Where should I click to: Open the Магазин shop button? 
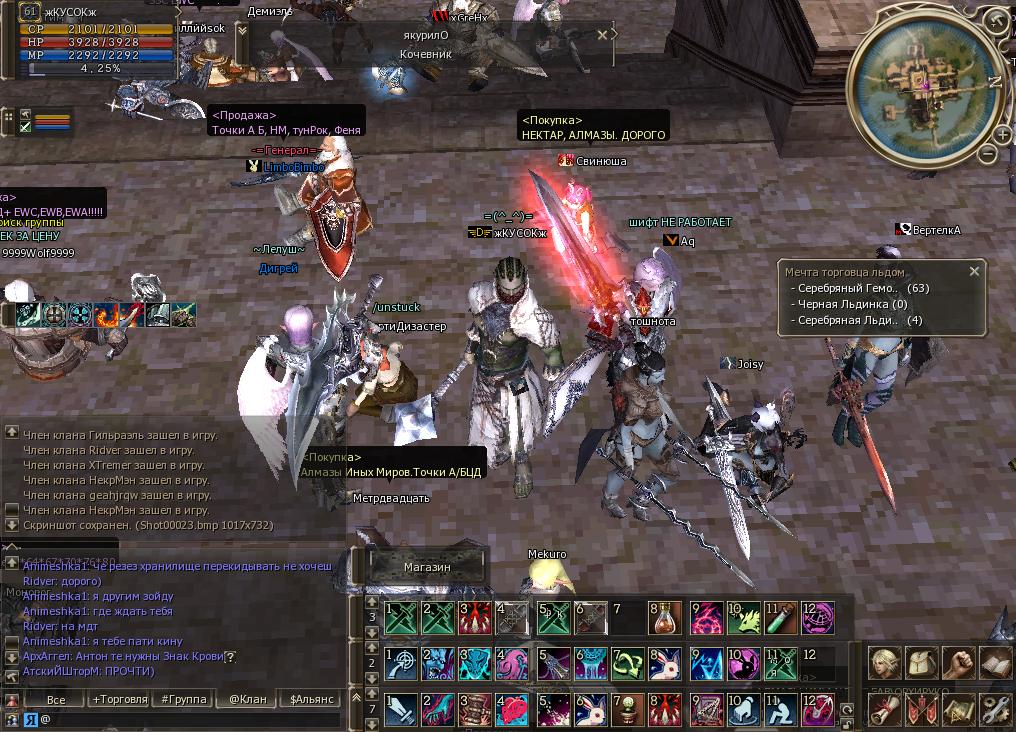pyautogui.click(x=427, y=567)
